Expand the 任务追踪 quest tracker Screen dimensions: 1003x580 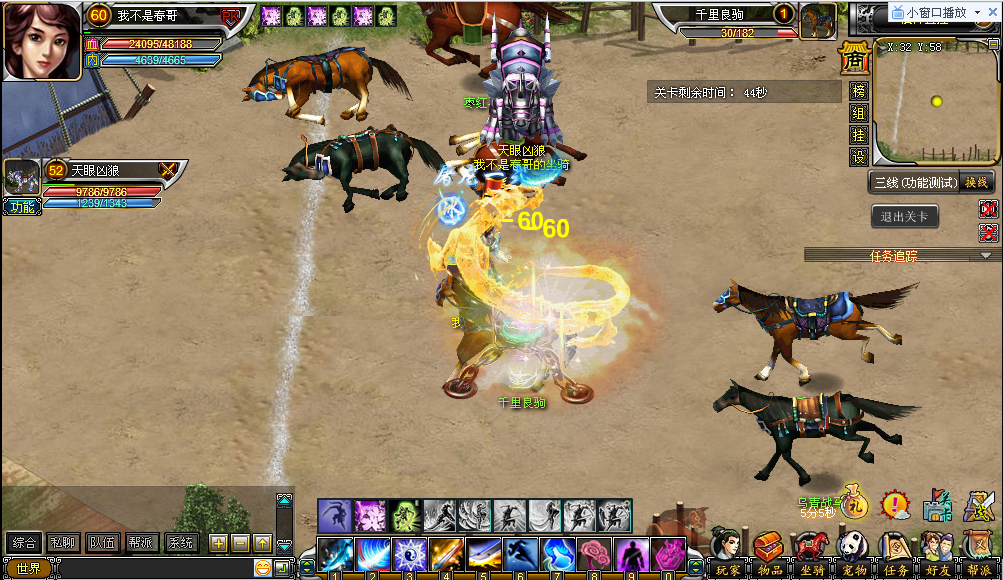coord(986,256)
